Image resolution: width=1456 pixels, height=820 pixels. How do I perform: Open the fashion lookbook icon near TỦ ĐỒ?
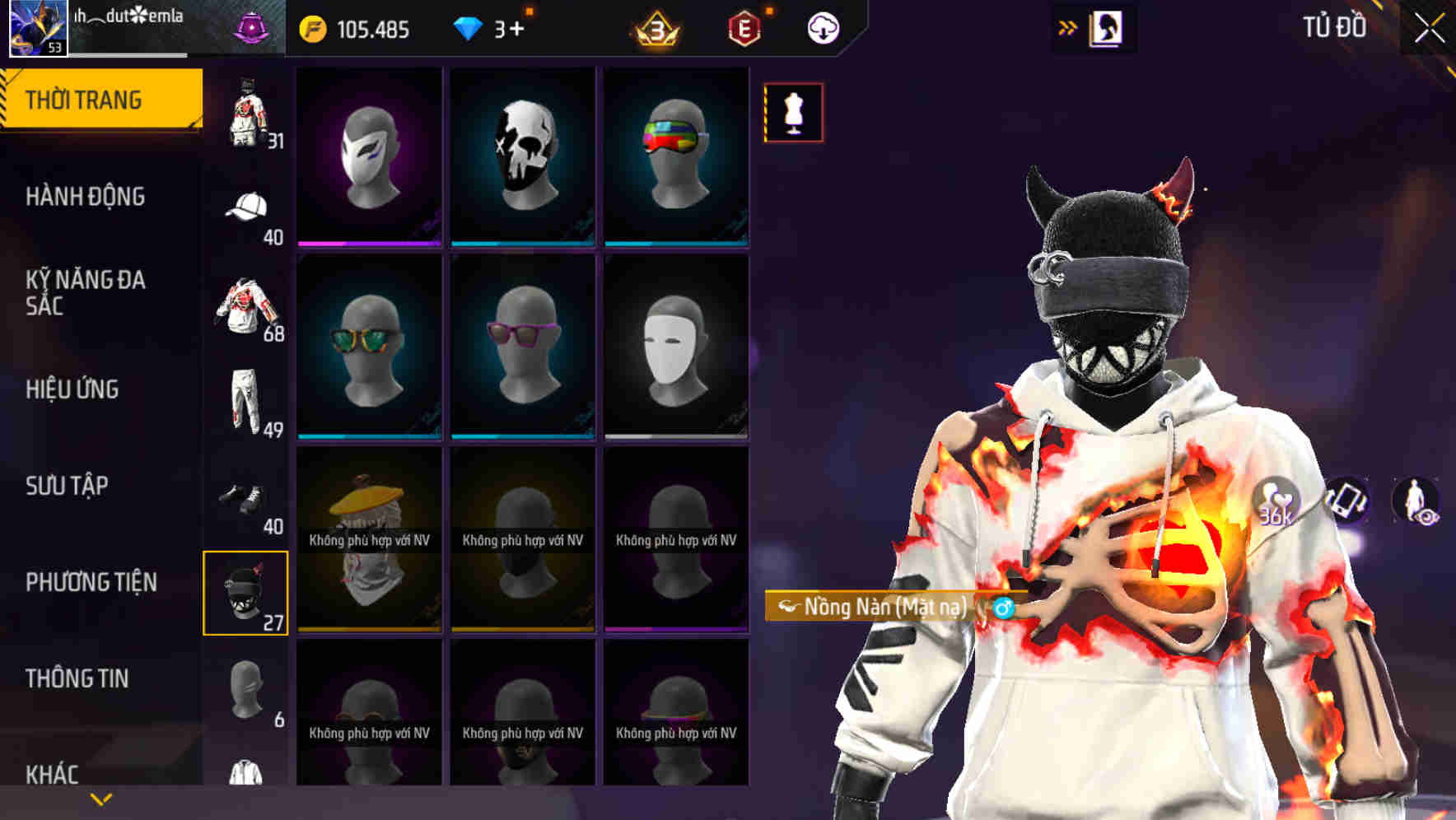point(1107,26)
